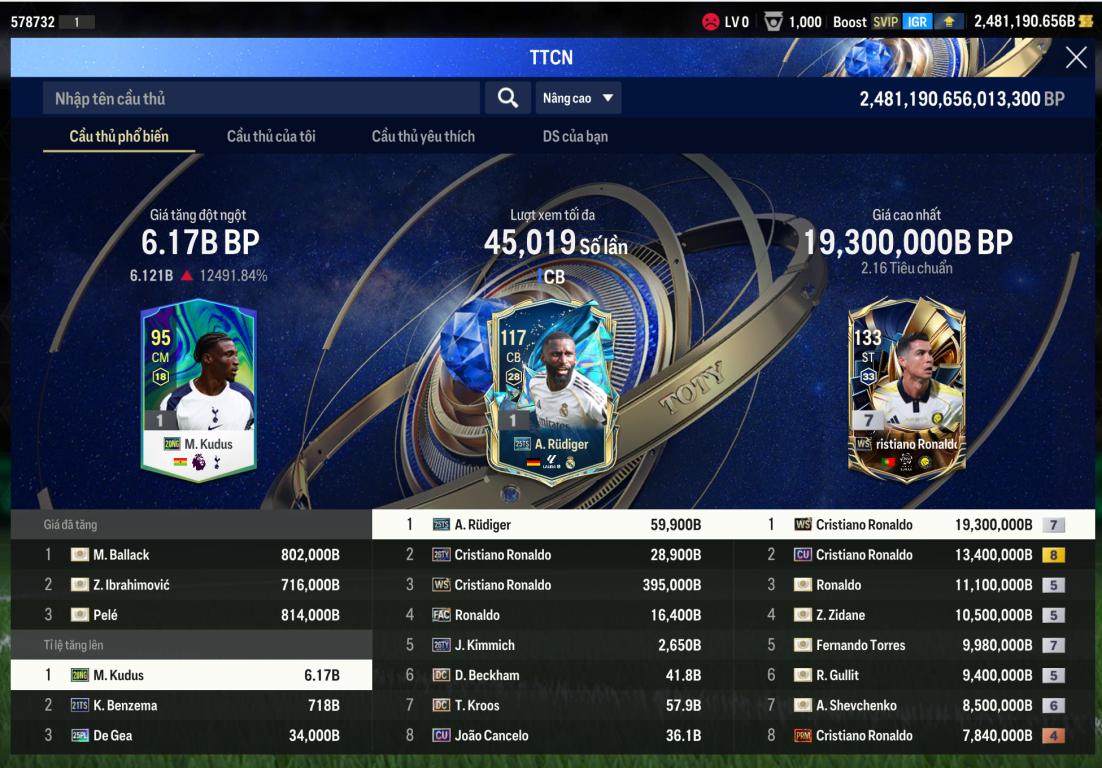Select the Fernando Torres row
1102x768 pixels.
click(x=914, y=645)
